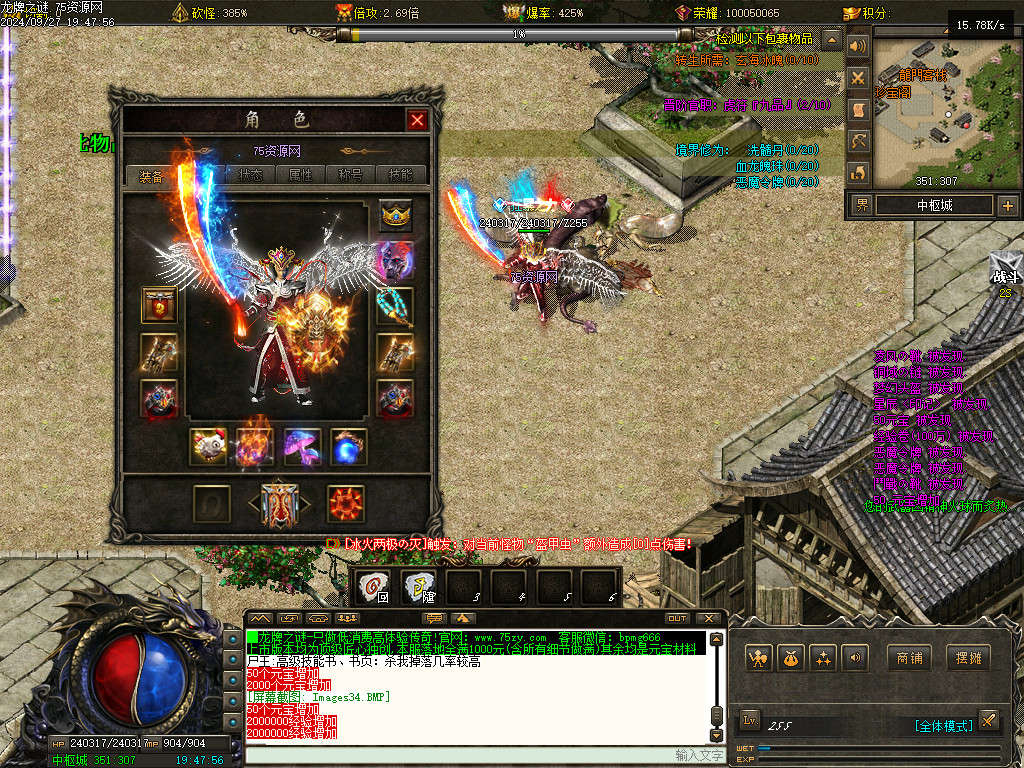The width and height of the screenshot is (1024, 768).
Task: Click the plus button beside 中枢城
Action: [1007, 206]
